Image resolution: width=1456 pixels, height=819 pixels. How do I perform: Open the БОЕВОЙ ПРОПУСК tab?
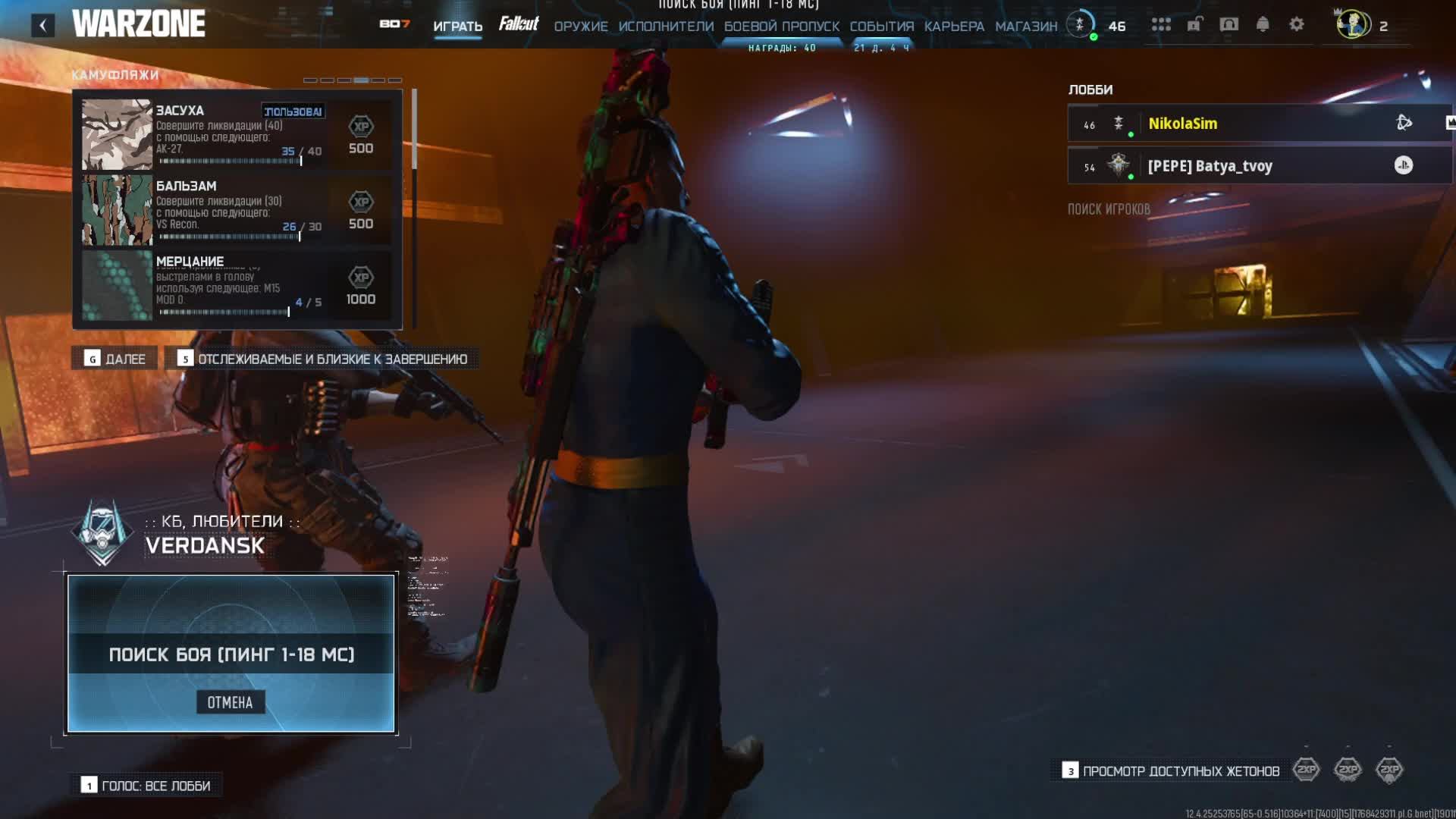tap(782, 26)
